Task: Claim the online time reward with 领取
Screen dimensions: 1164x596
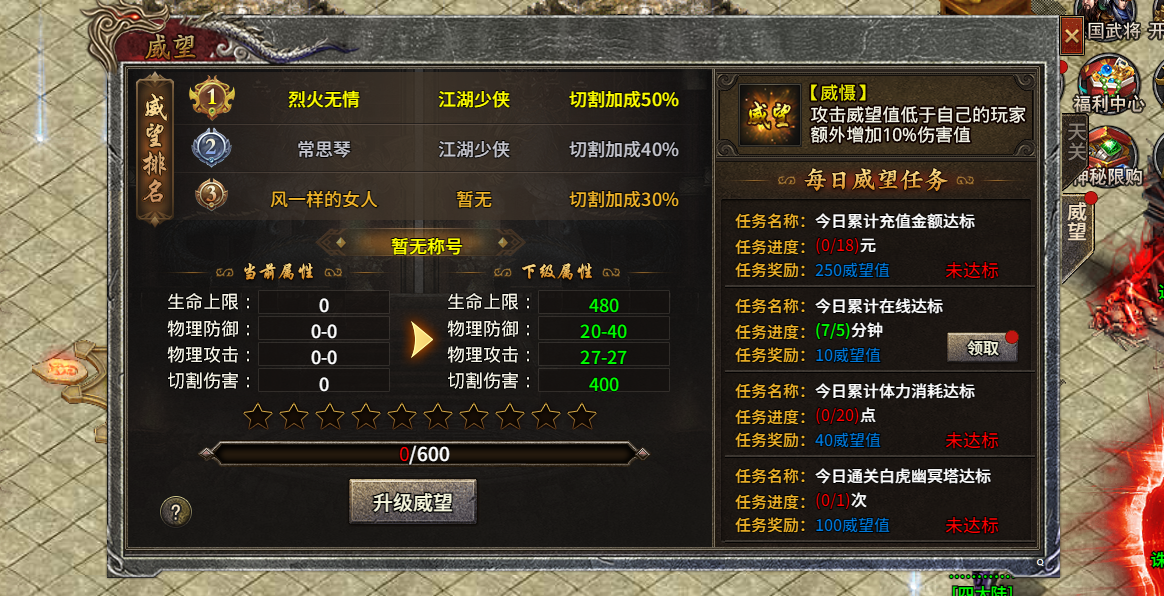Action: [x=982, y=348]
